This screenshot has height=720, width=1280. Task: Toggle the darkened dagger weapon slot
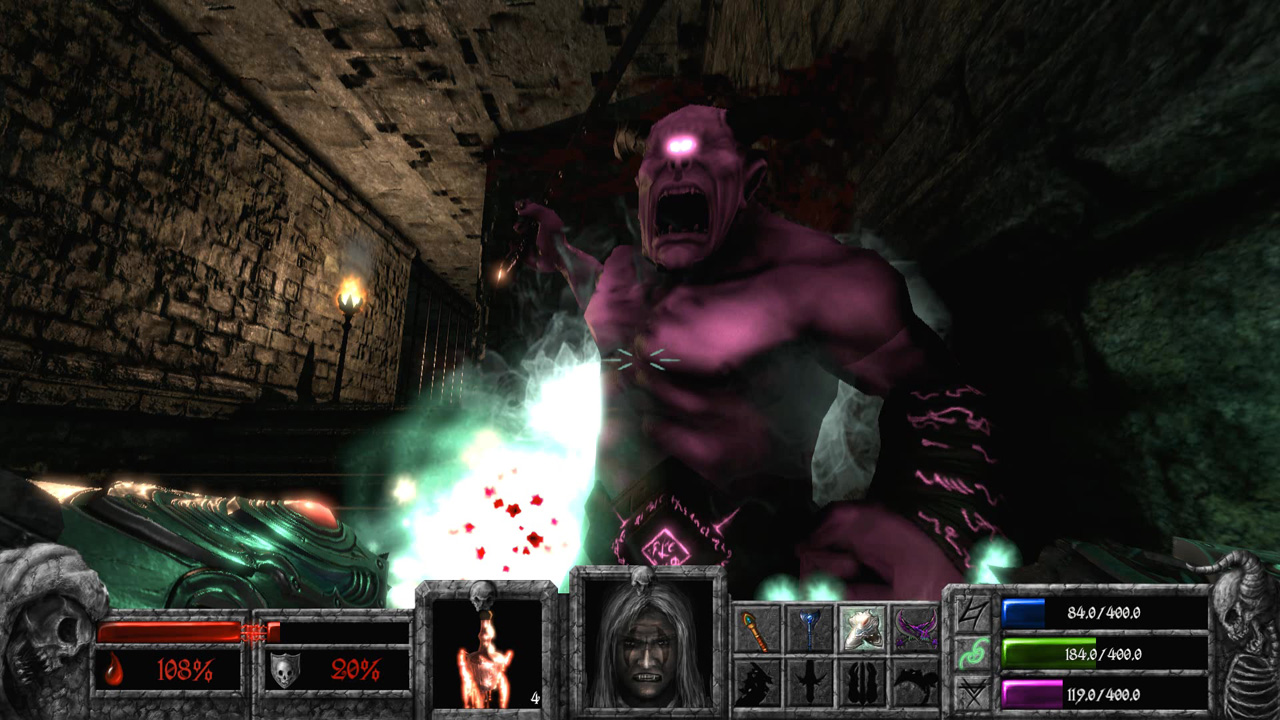click(x=810, y=682)
